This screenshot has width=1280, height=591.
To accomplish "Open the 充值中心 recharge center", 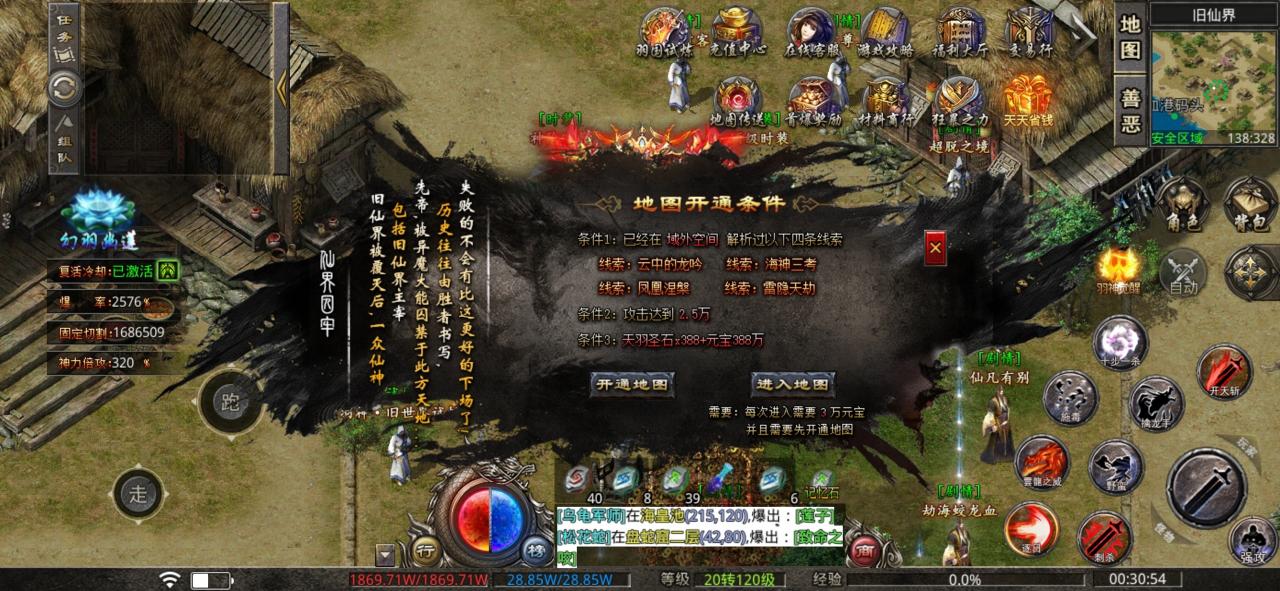I will click(738, 31).
